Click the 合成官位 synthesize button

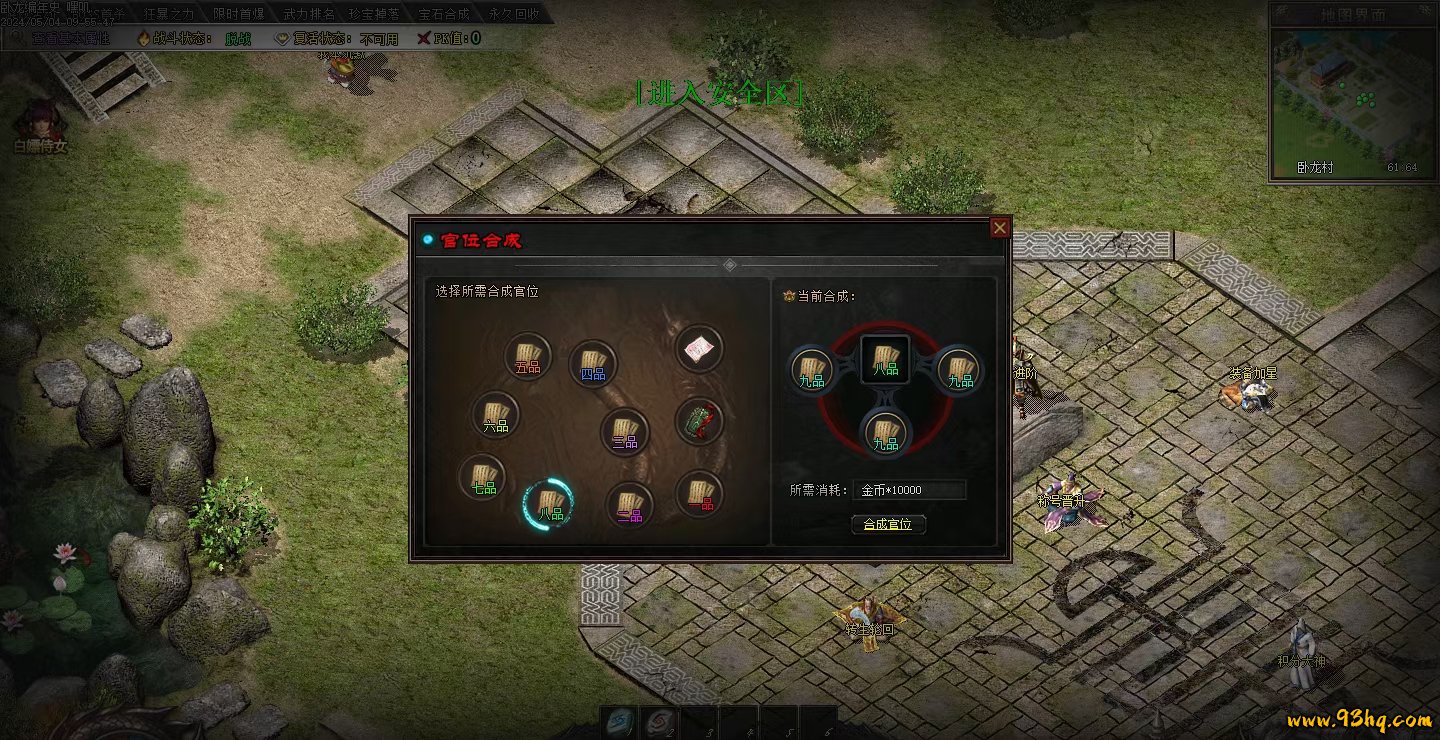(x=888, y=524)
